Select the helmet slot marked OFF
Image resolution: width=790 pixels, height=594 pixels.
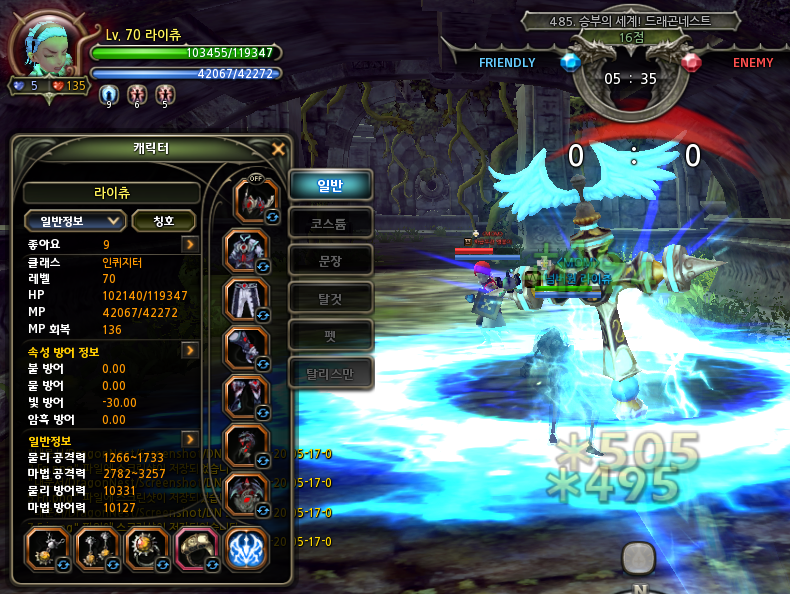click(x=254, y=198)
